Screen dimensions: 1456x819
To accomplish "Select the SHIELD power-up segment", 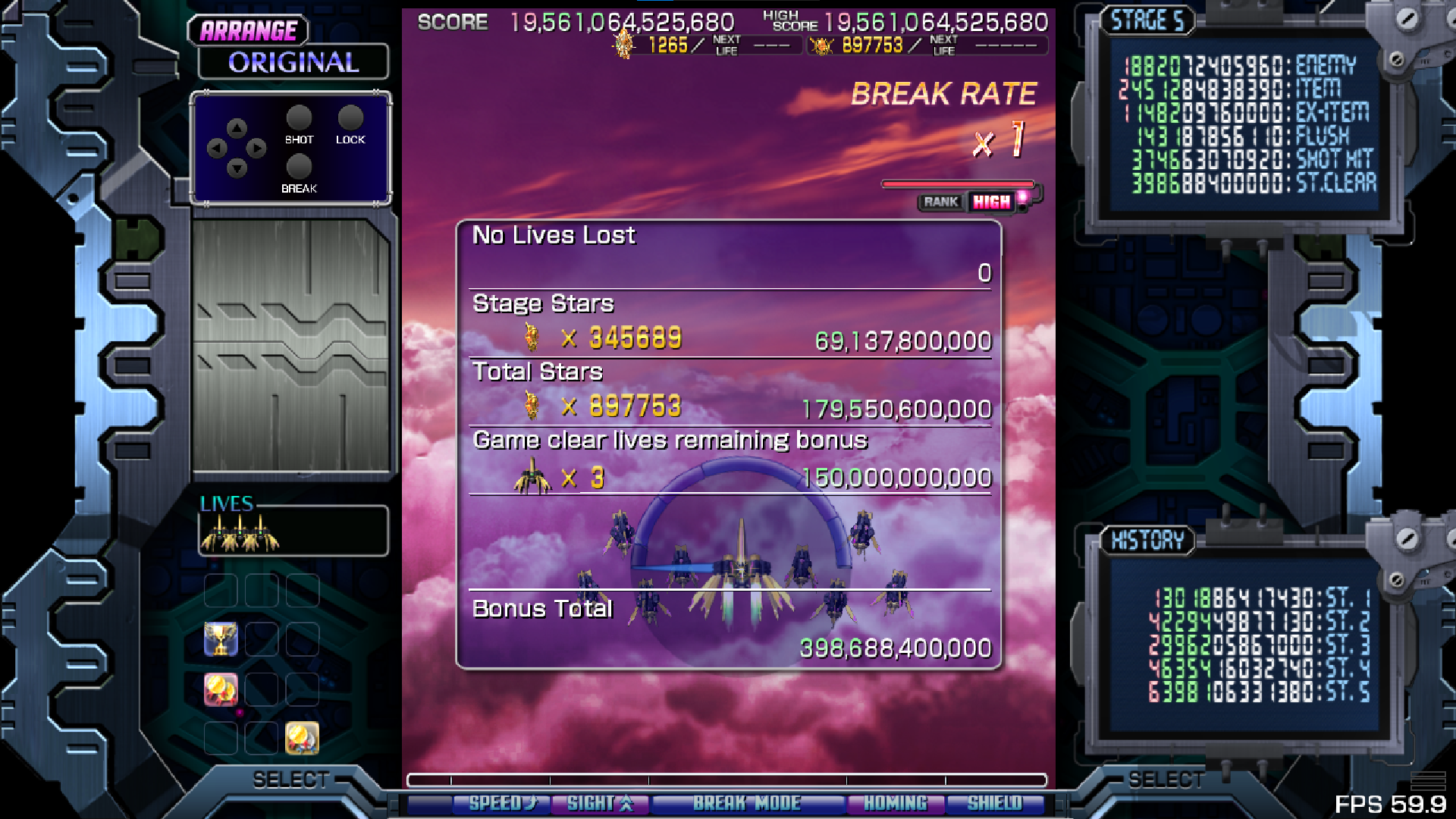I will [994, 803].
